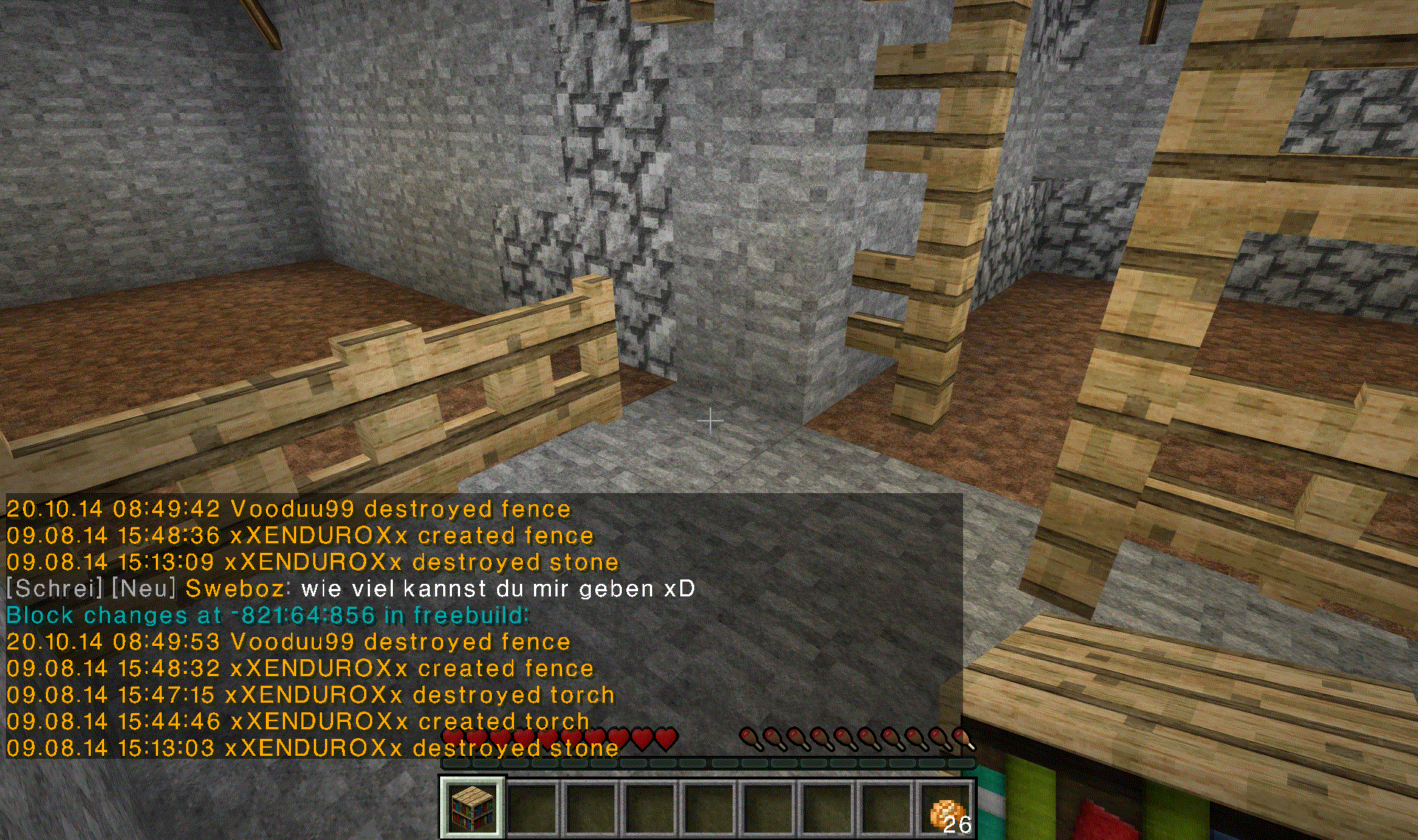Image resolution: width=1418 pixels, height=840 pixels.
Task: Select the bookshelf hotbar slot
Action: tap(473, 807)
